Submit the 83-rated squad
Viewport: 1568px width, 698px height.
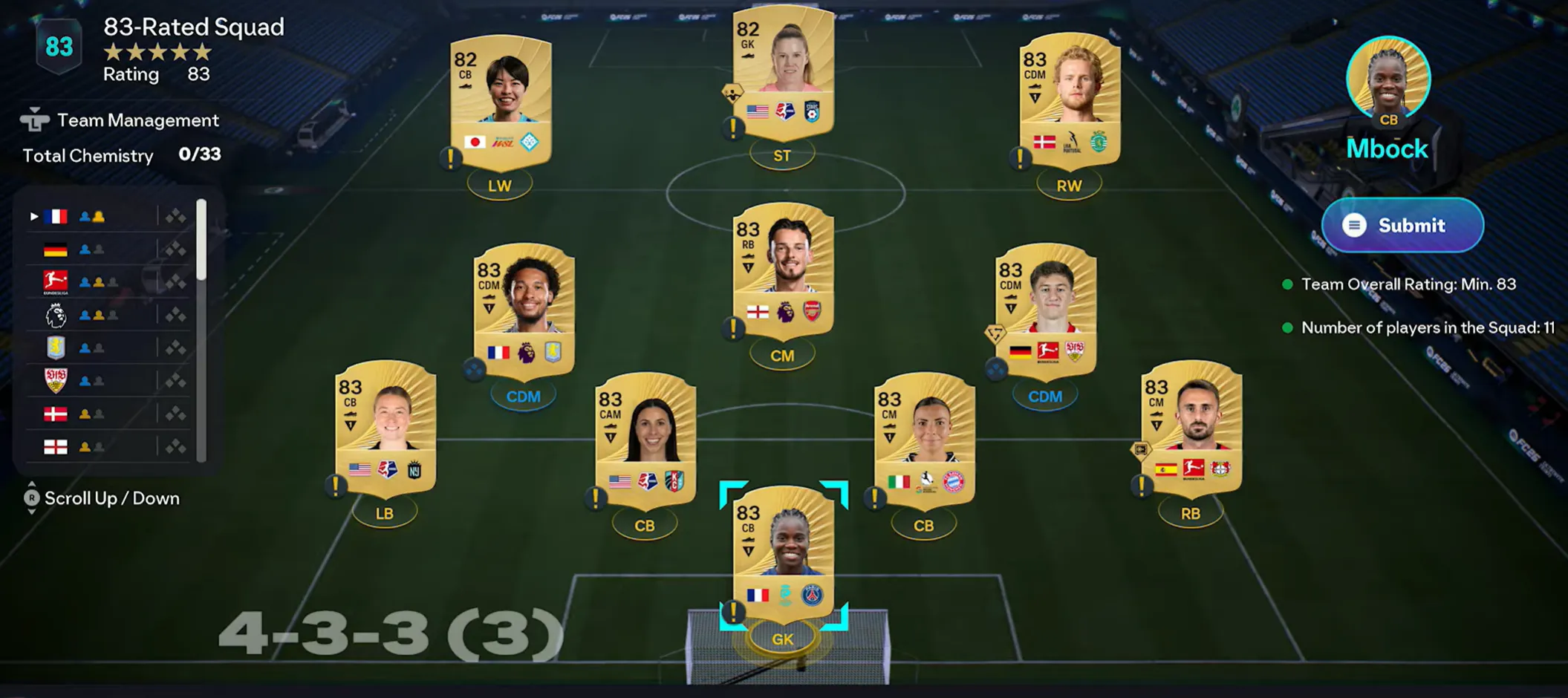(x=1402, y=225)
